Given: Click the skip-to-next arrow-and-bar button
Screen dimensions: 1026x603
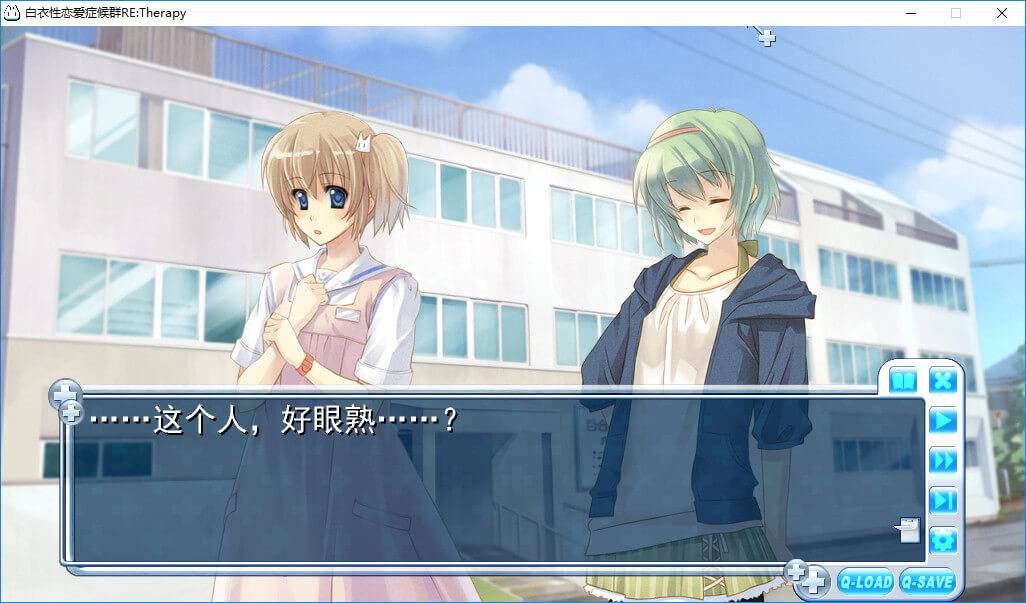Looking at the screenshot, I should point(943,500).
